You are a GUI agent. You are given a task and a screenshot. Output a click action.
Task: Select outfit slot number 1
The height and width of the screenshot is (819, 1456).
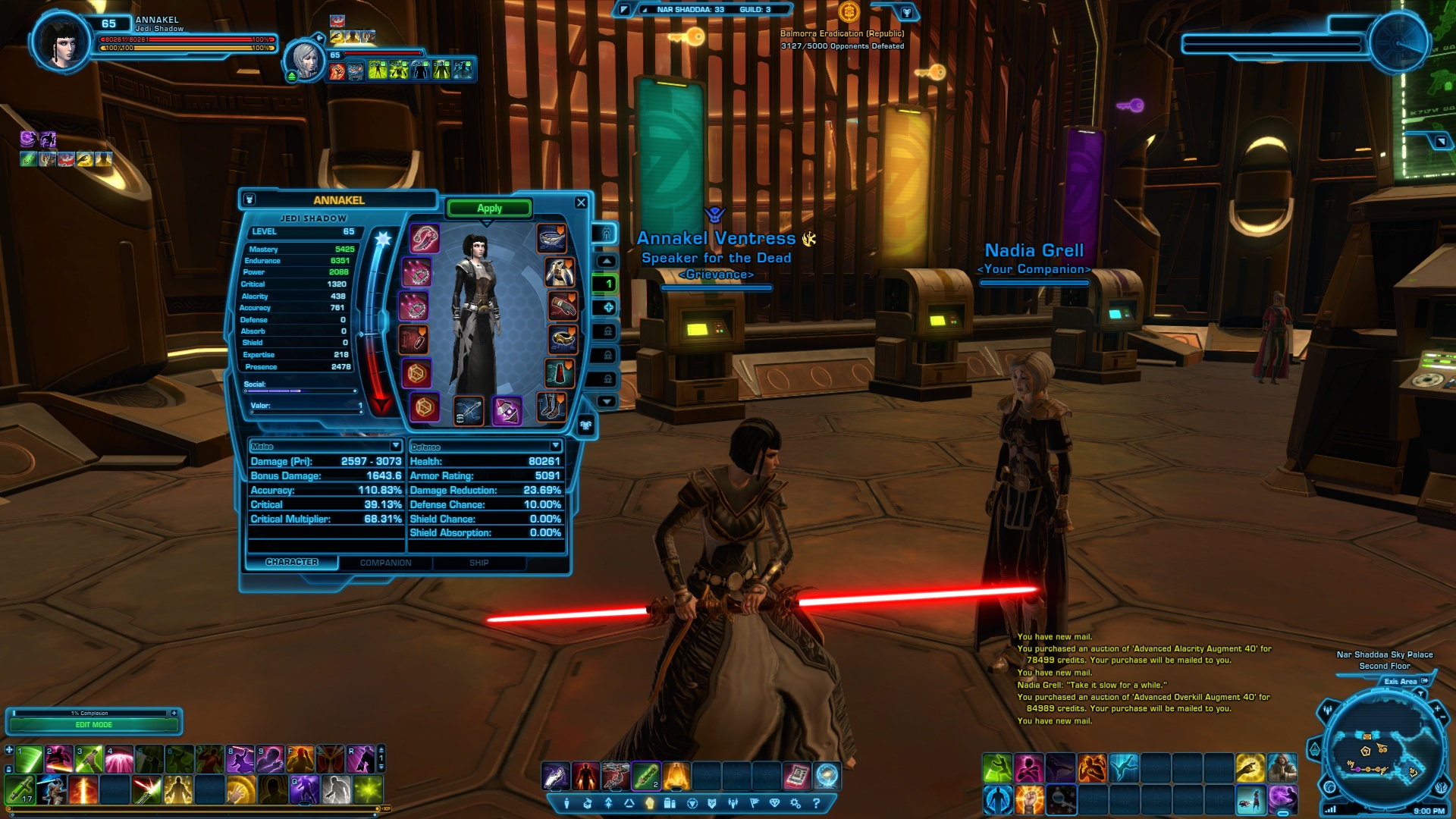pyautogui.click(x=607, y=284)
